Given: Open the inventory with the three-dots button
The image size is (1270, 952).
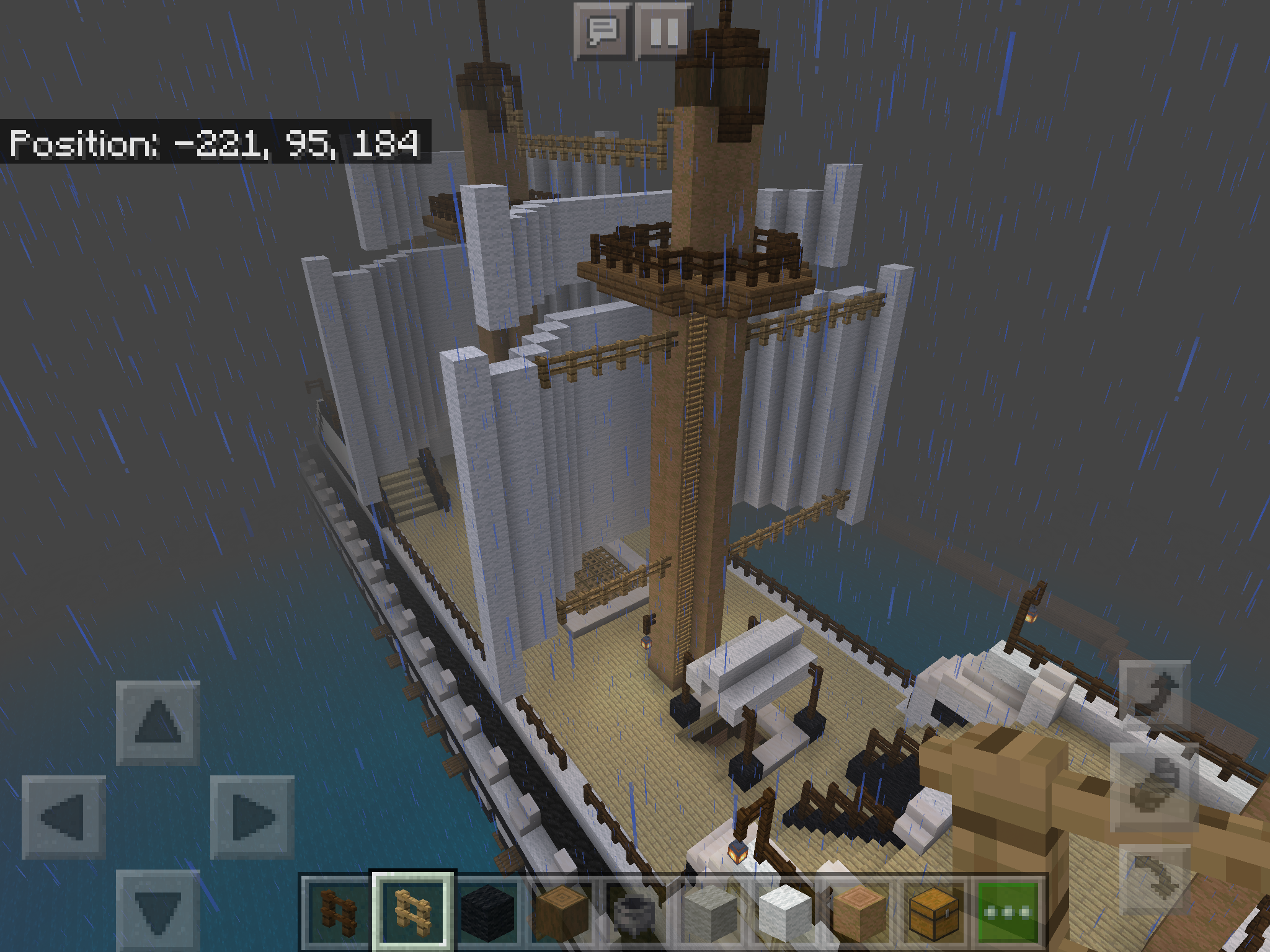Looking at the screenshot, I should pos(1008,911).
